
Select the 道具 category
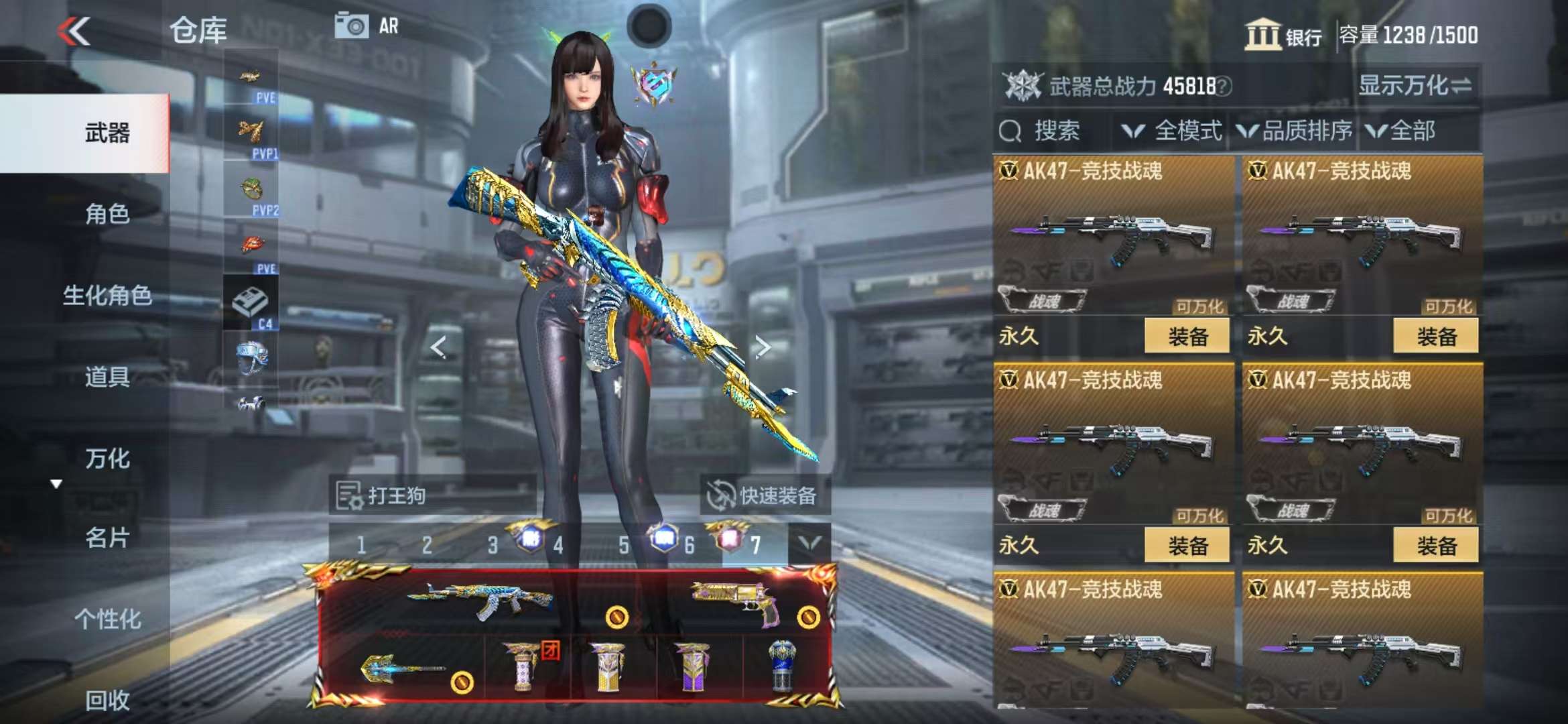(x=107, y=377)
